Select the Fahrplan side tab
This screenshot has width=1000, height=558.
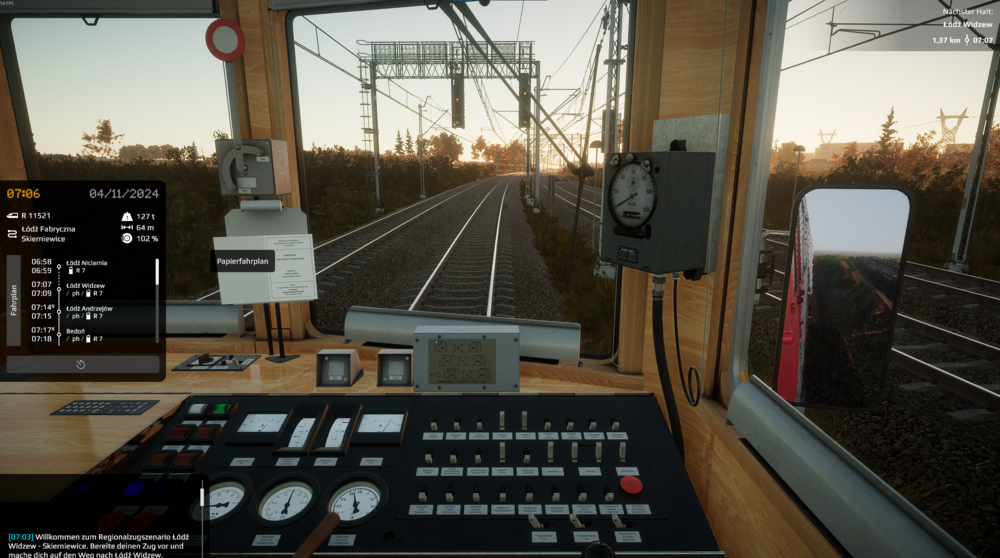14,300
